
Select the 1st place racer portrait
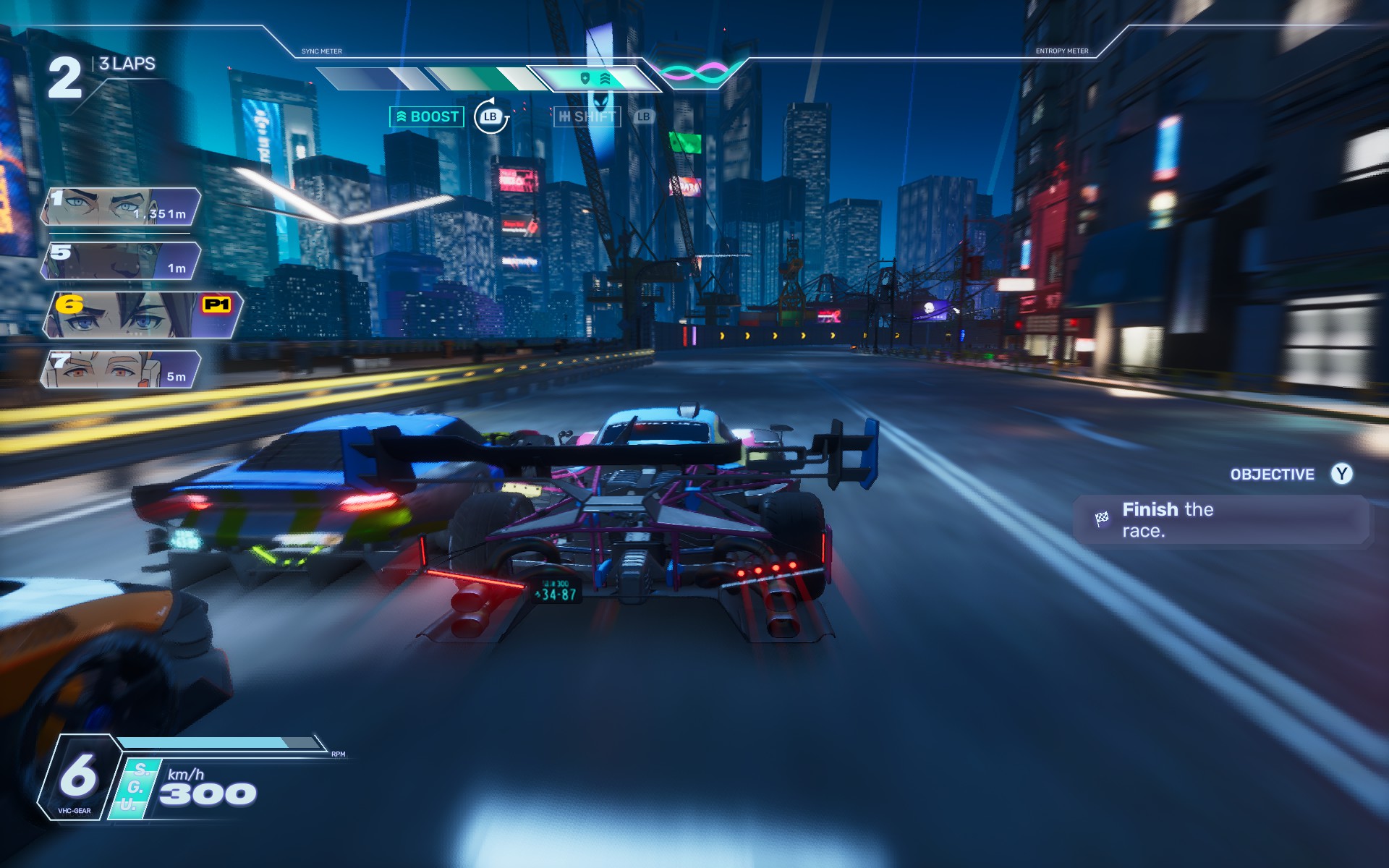point(120,208)
